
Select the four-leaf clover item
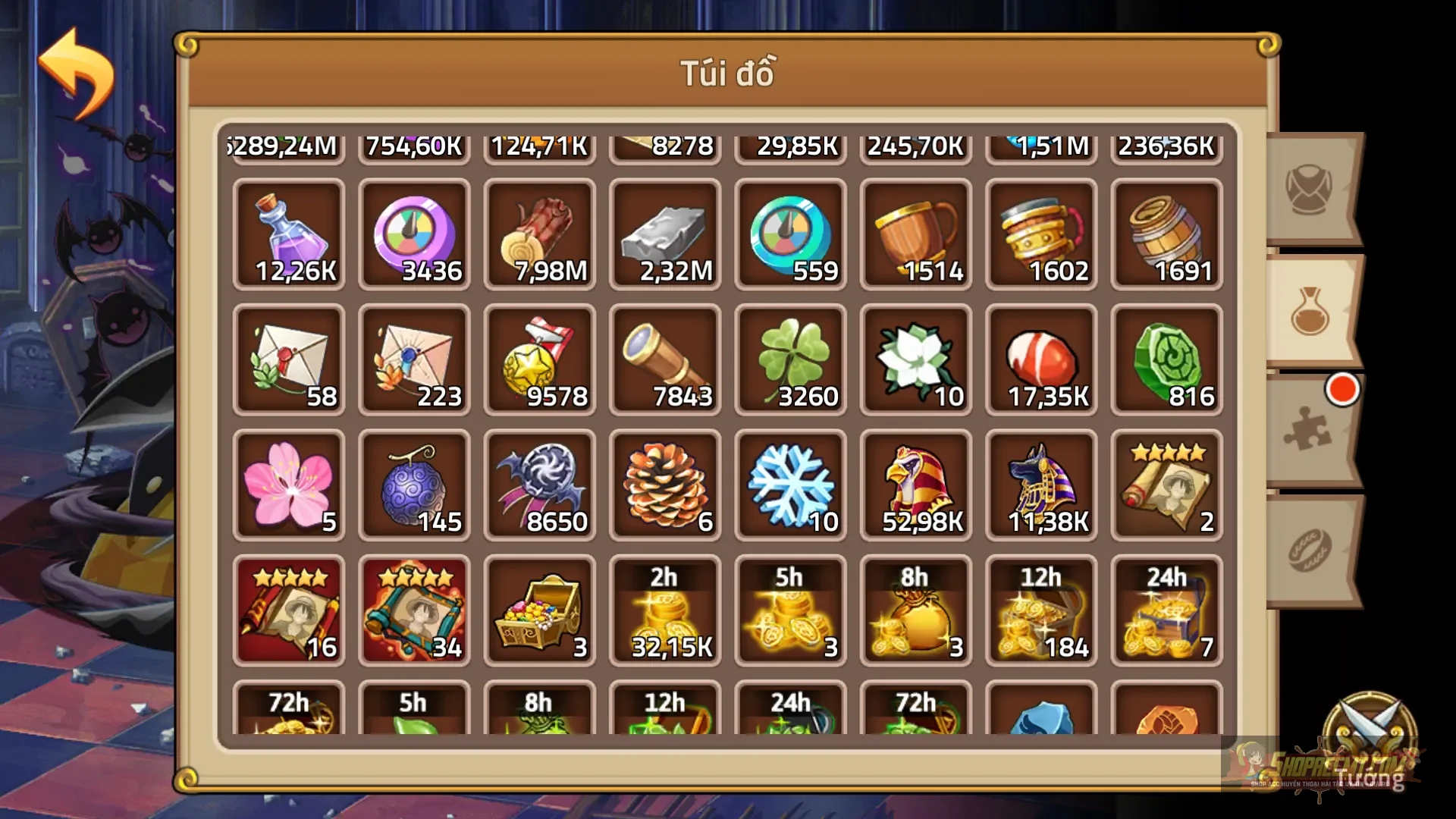click(x=789, y=360)
